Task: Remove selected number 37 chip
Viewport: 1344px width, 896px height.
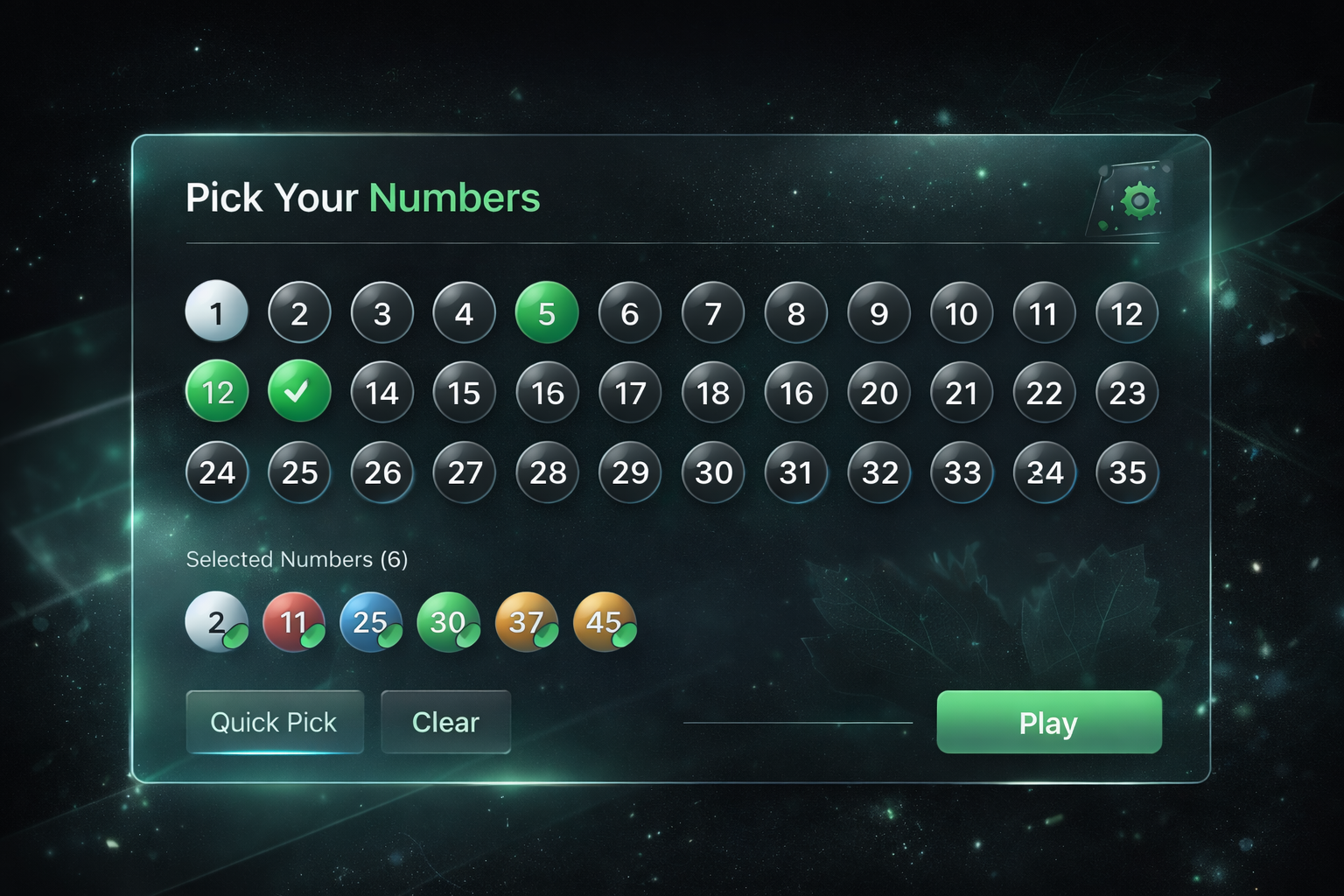Action: coord(527,622)
